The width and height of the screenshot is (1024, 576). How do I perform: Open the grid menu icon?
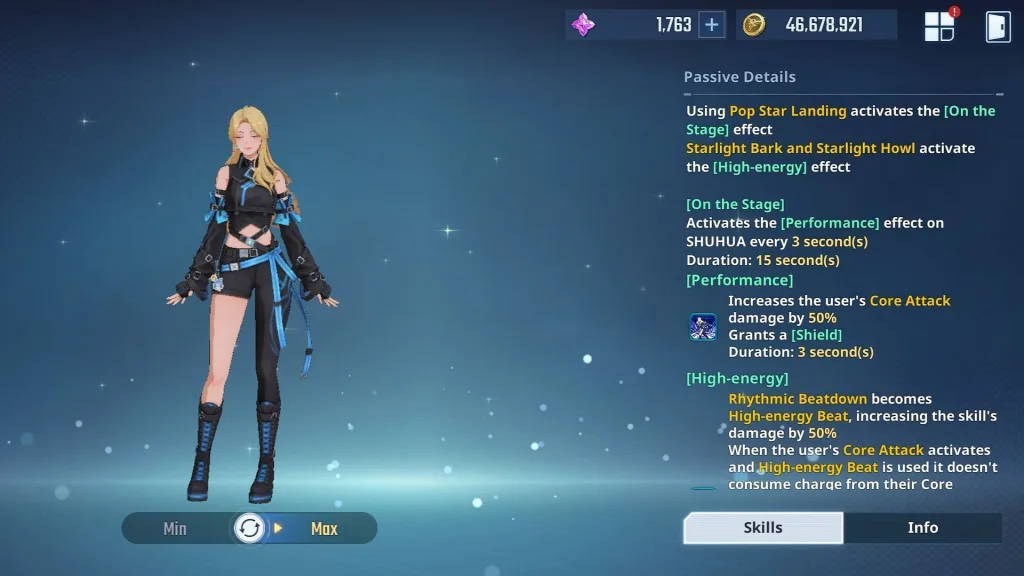pos(939,26)
